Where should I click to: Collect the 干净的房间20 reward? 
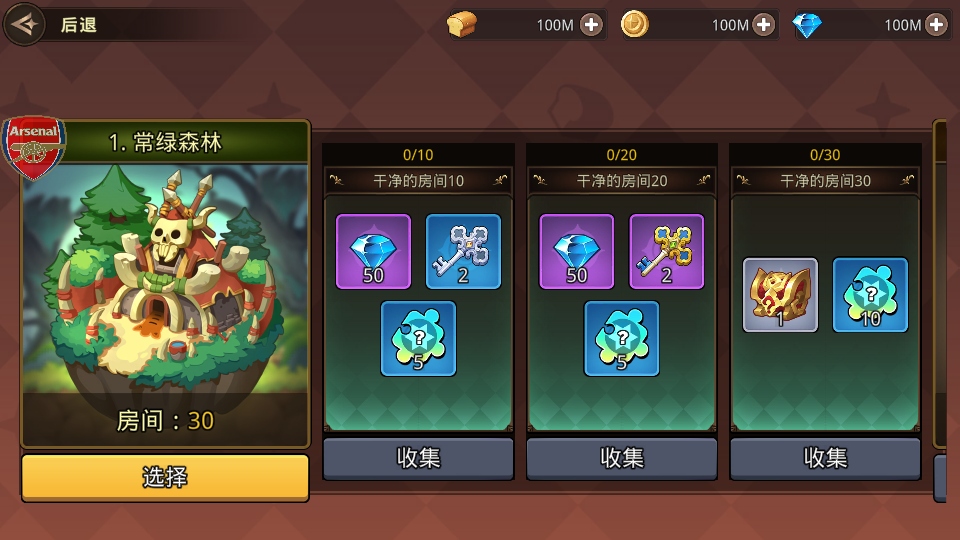[x=622, y=458]
